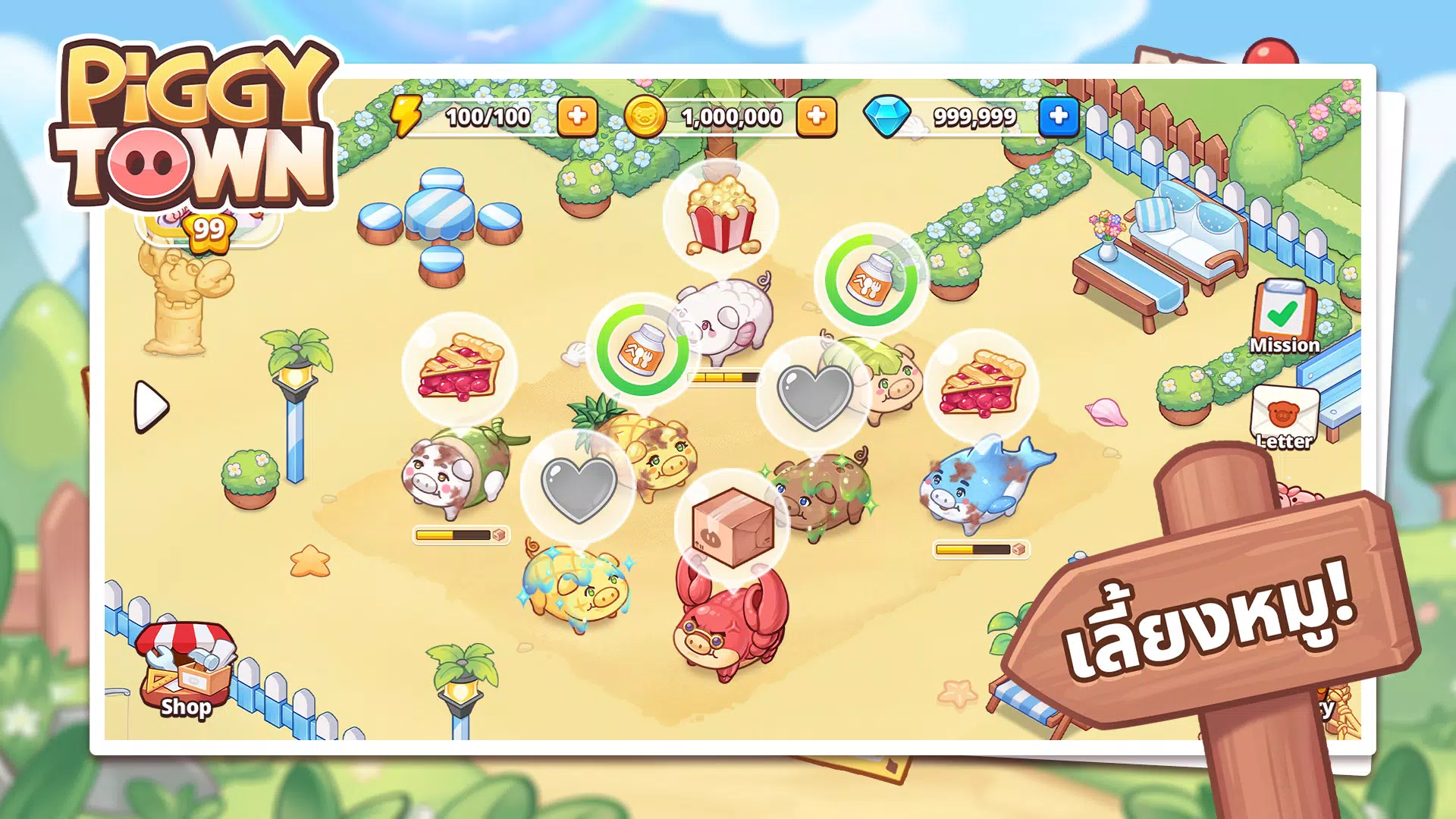Tap the energy lightning bolt icon

(x=406, y=115)
